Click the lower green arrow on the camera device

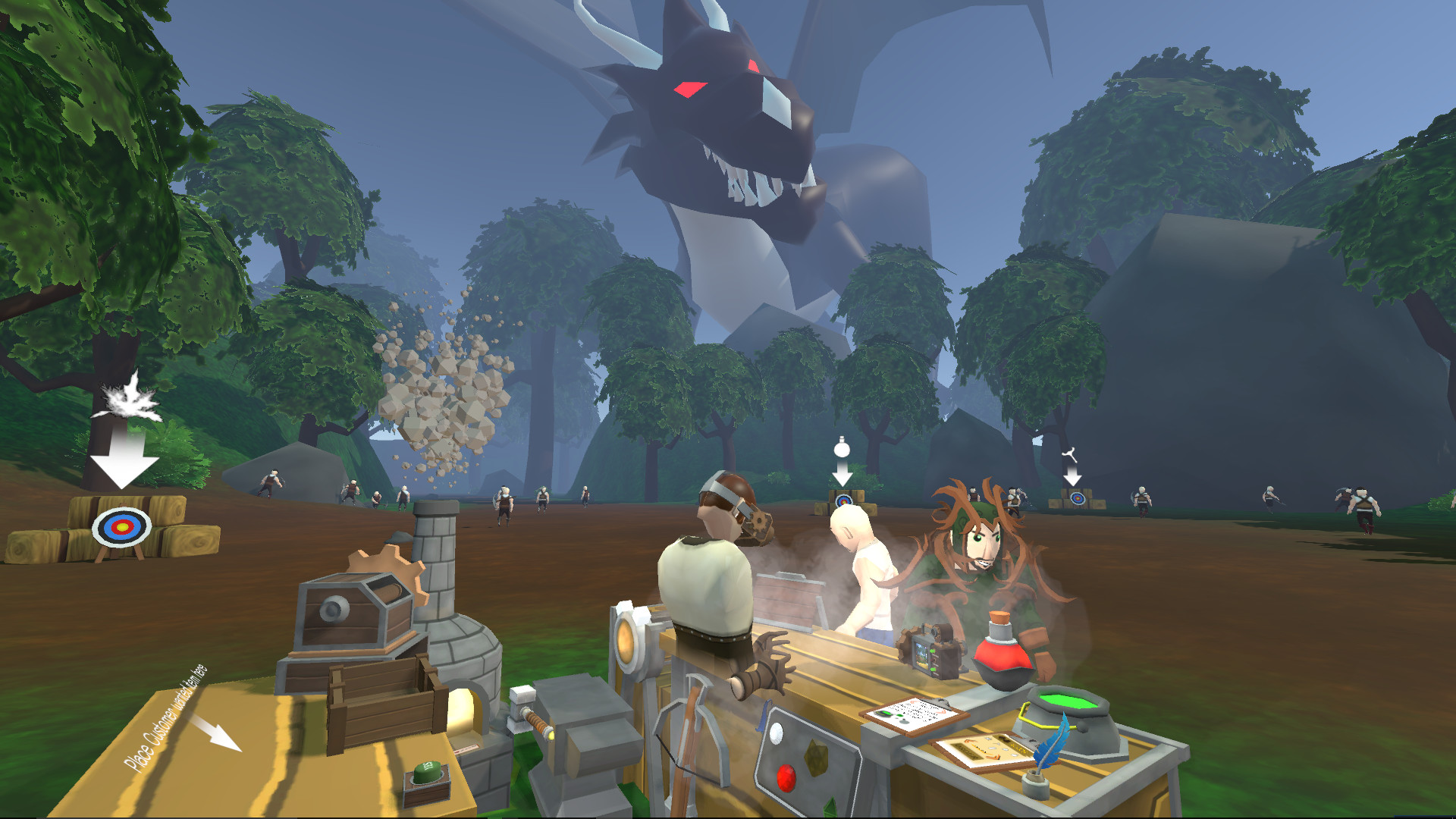pyautogui.click(x=932, y=670)
